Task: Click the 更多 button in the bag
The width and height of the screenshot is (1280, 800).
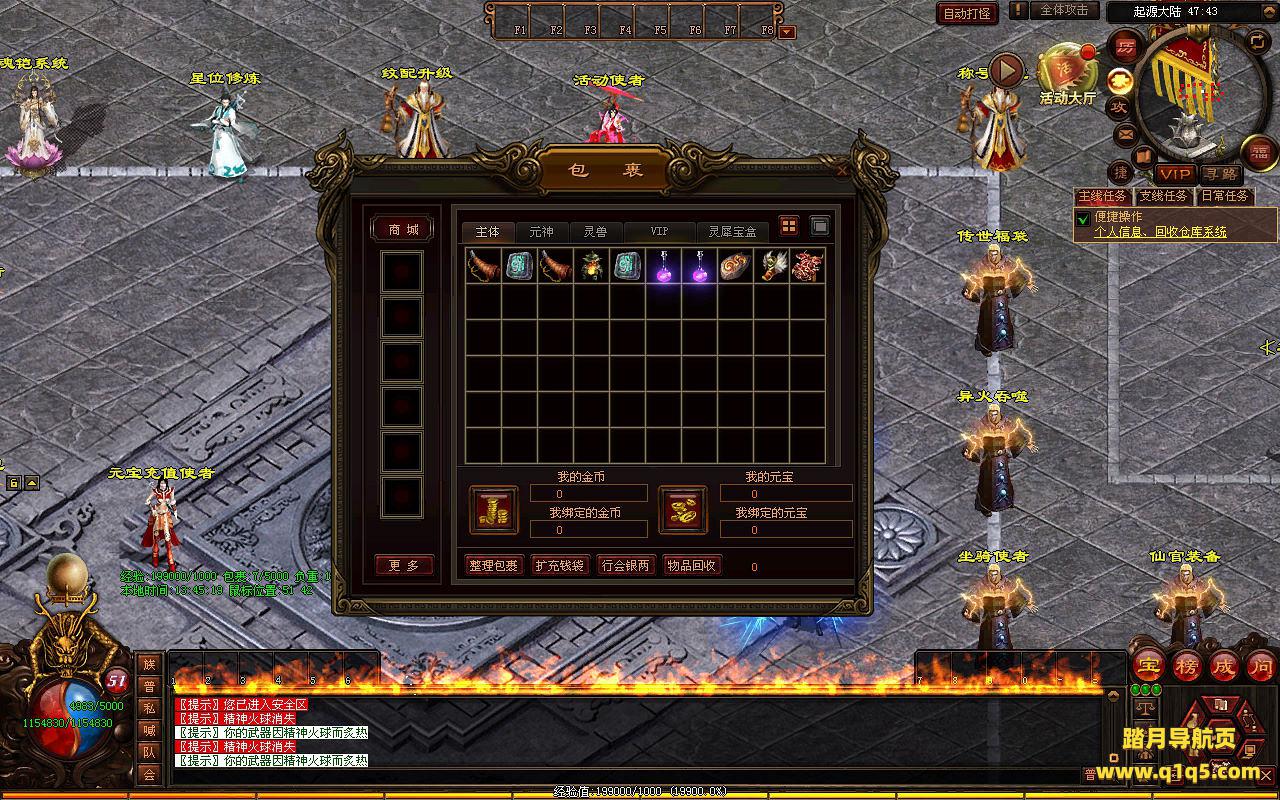Action: tap(404, 565)
